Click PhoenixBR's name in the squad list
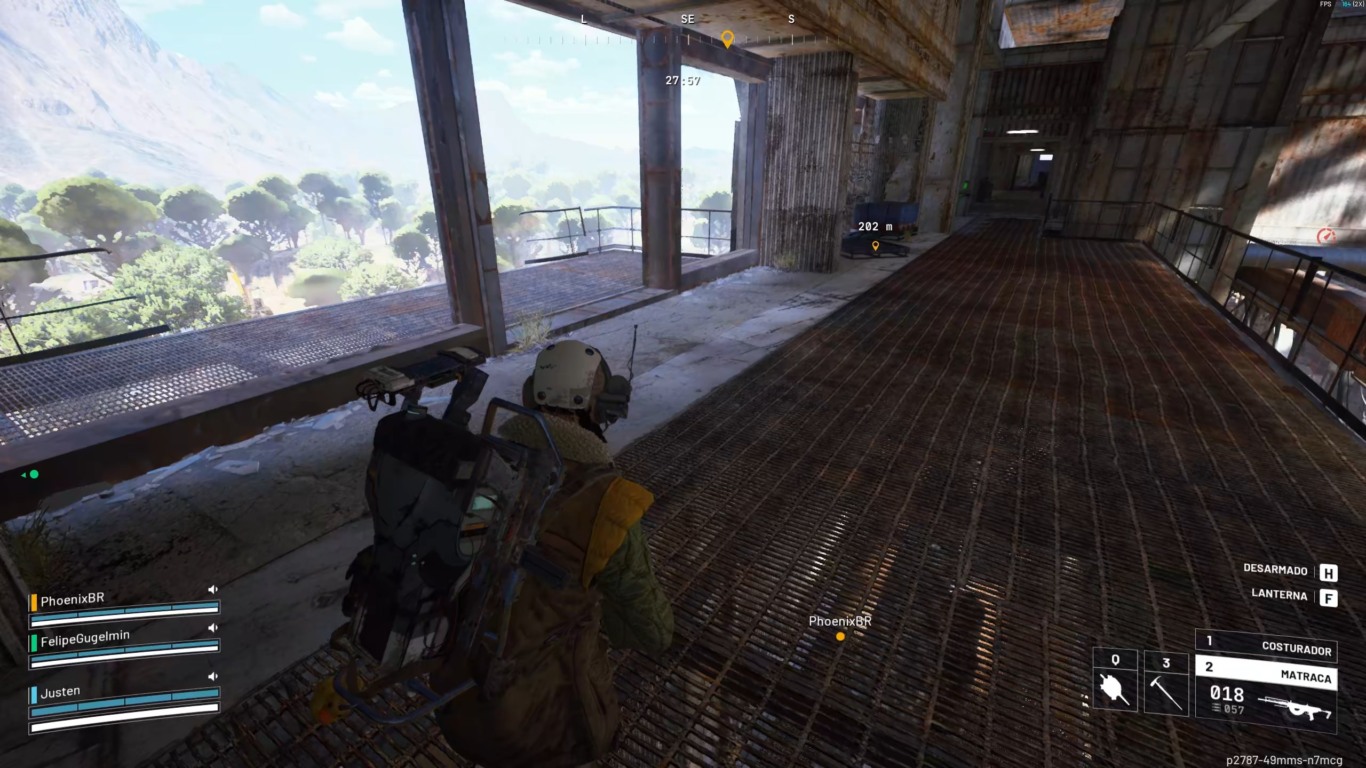The height and width of the screenshot is (768, 1366). pyautogui.click(x=72, y=599)
